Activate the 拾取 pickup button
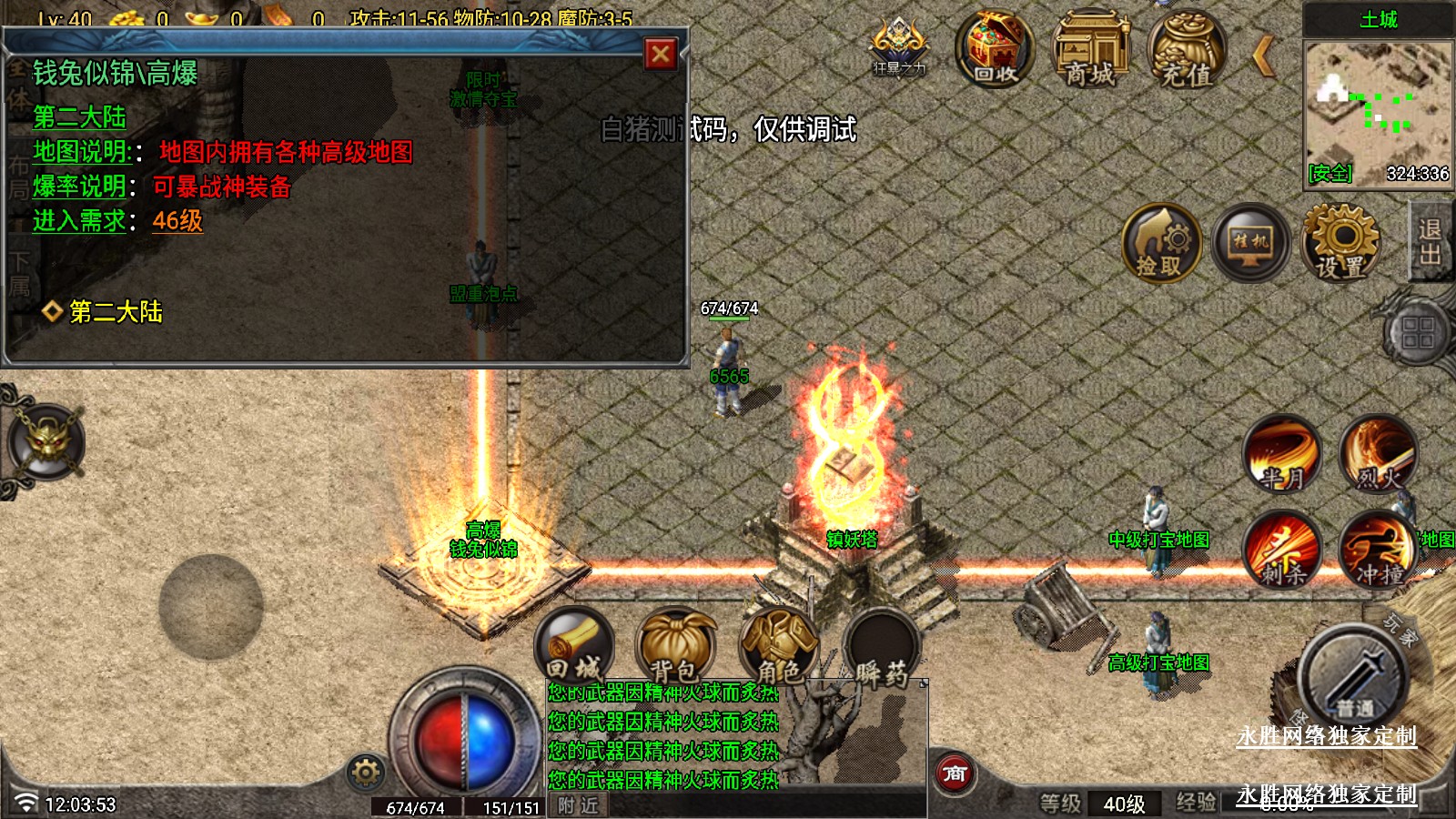The width and height of the screenshot is (1456, 819). (x=1160, y=243)
